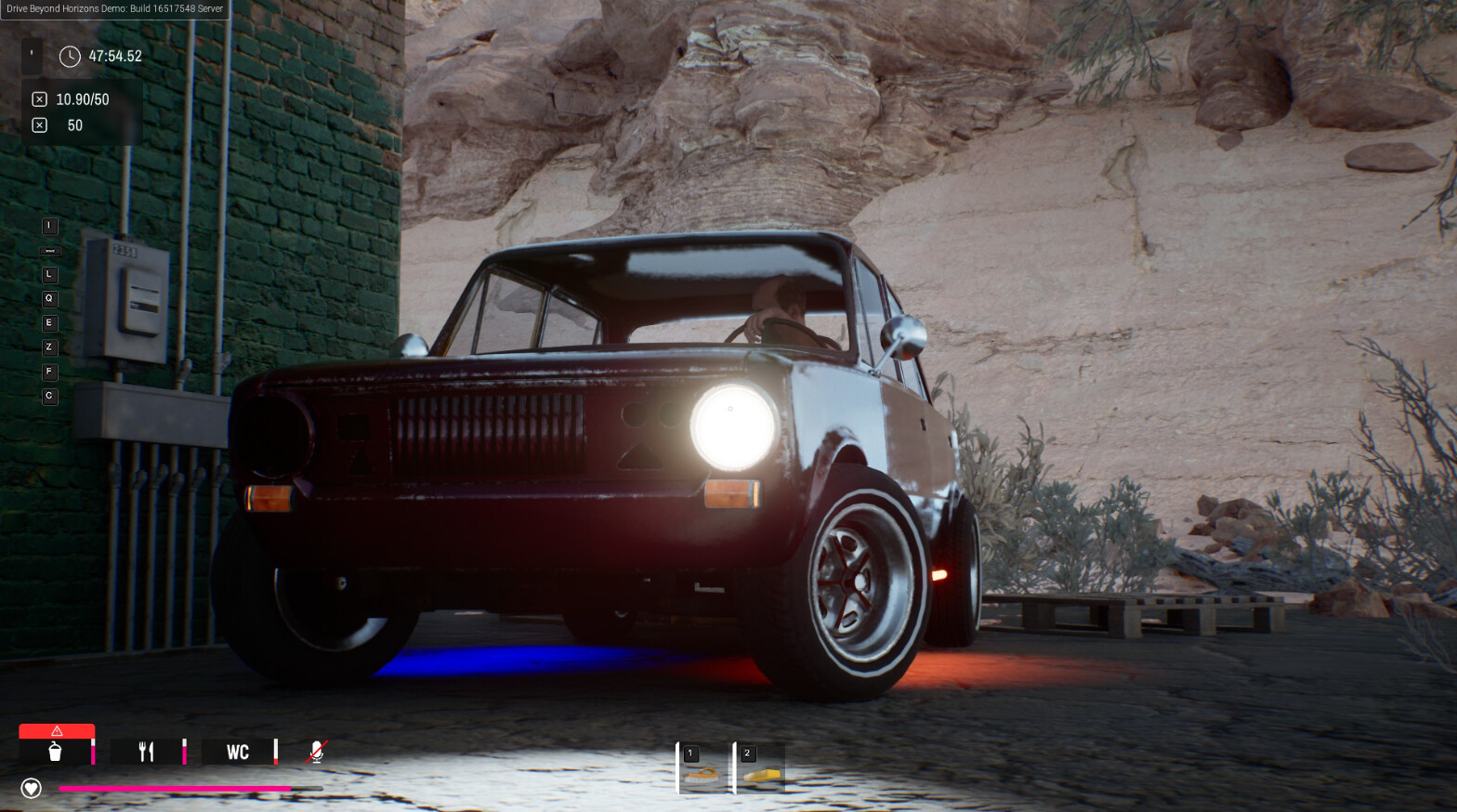Click the Z key prompt in keybind list
Image resolution: width=1457 pixels, height=812 pixels.
(49, 347)
